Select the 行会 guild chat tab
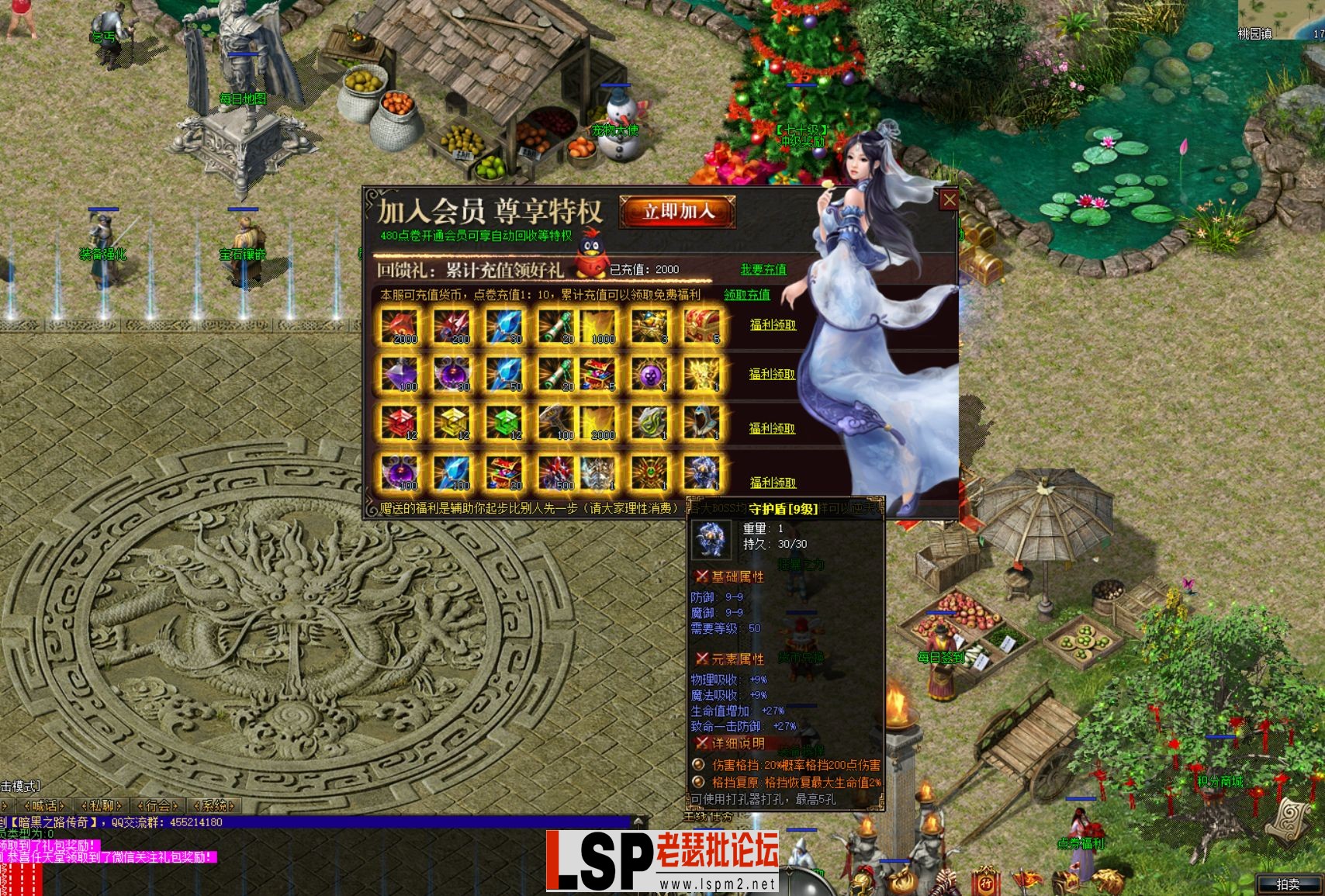 pos(157,806)
